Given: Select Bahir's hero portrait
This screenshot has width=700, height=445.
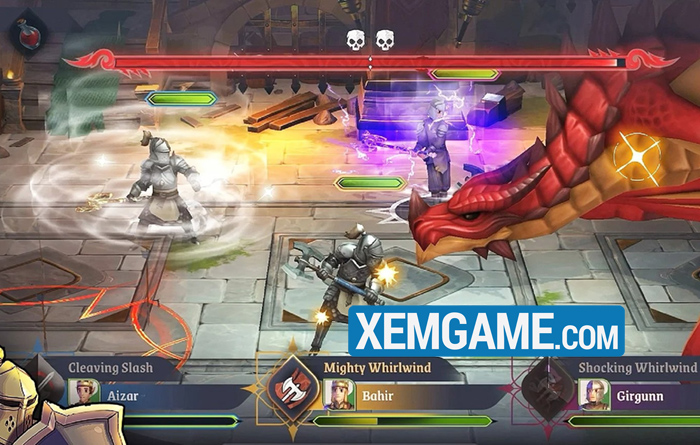Looking at the screenshot, I should coord(340,394).
